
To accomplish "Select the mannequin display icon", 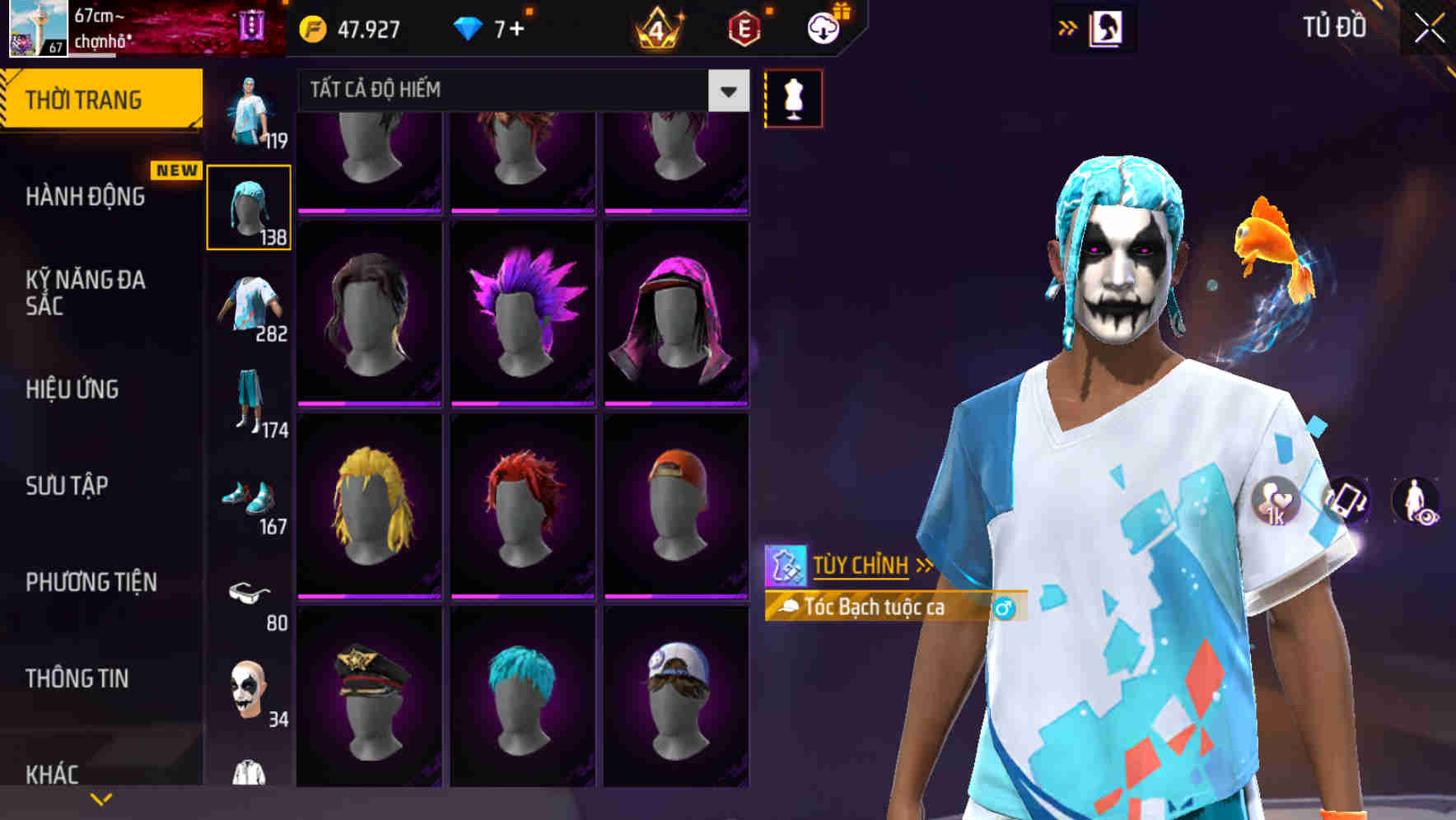I will [793, 96].
